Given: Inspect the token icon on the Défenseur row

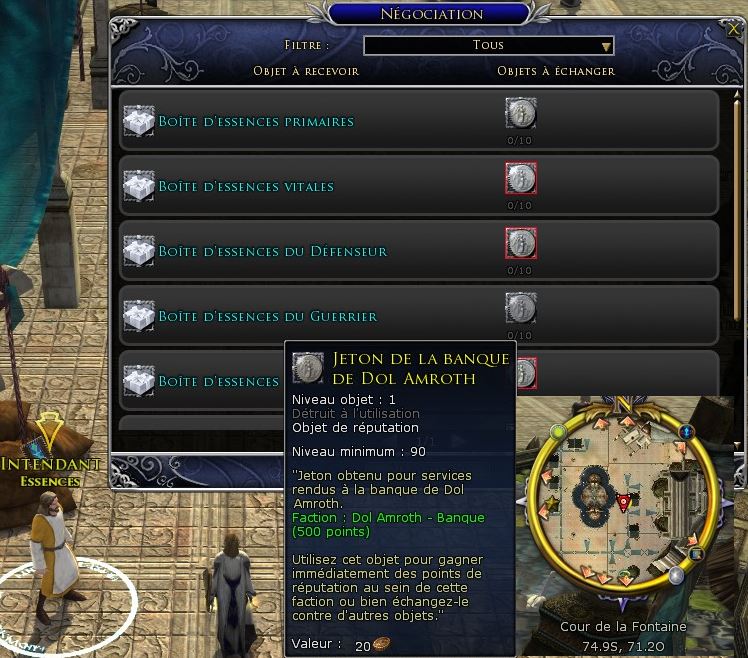Looking at the screenshot, I should point(520,244).
